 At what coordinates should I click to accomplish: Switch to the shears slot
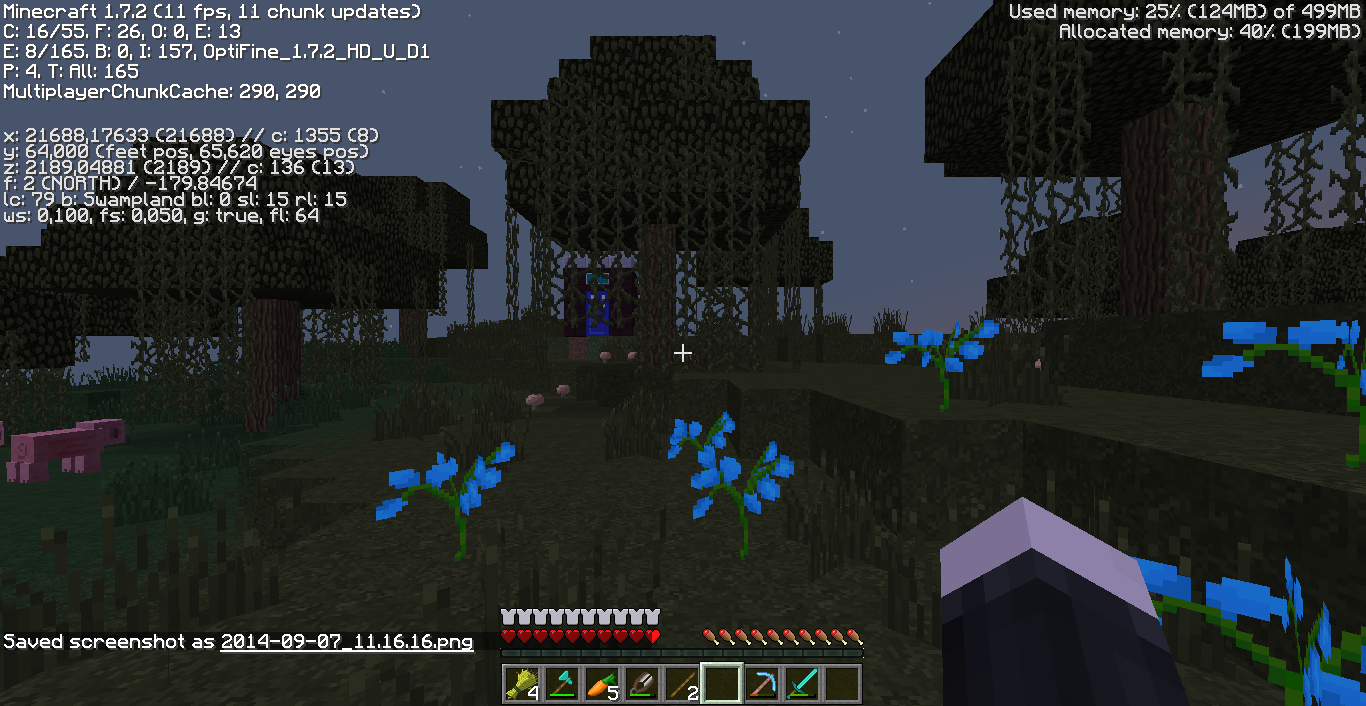[641, 683]
